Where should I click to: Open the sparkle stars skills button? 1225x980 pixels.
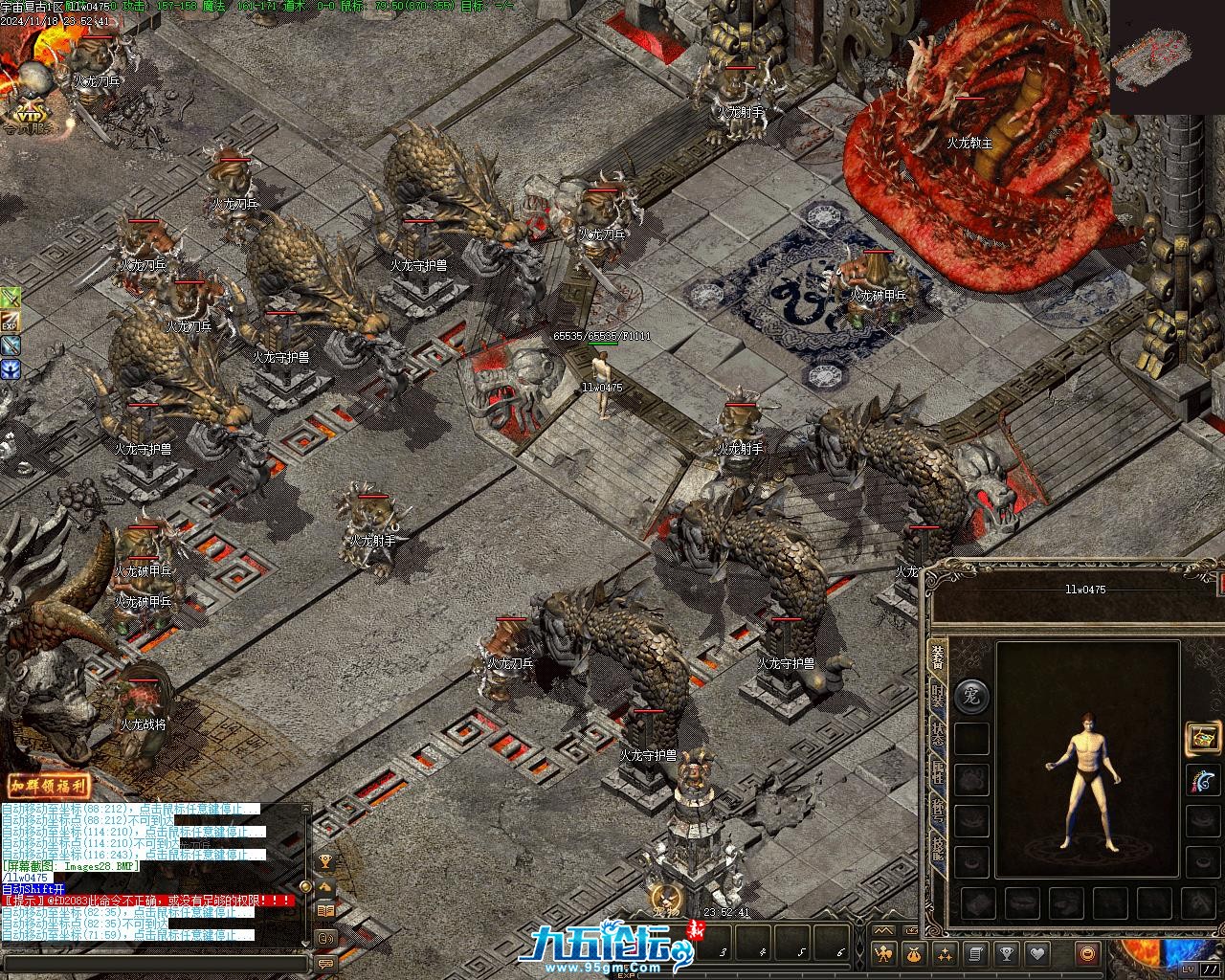click(946, 953)
